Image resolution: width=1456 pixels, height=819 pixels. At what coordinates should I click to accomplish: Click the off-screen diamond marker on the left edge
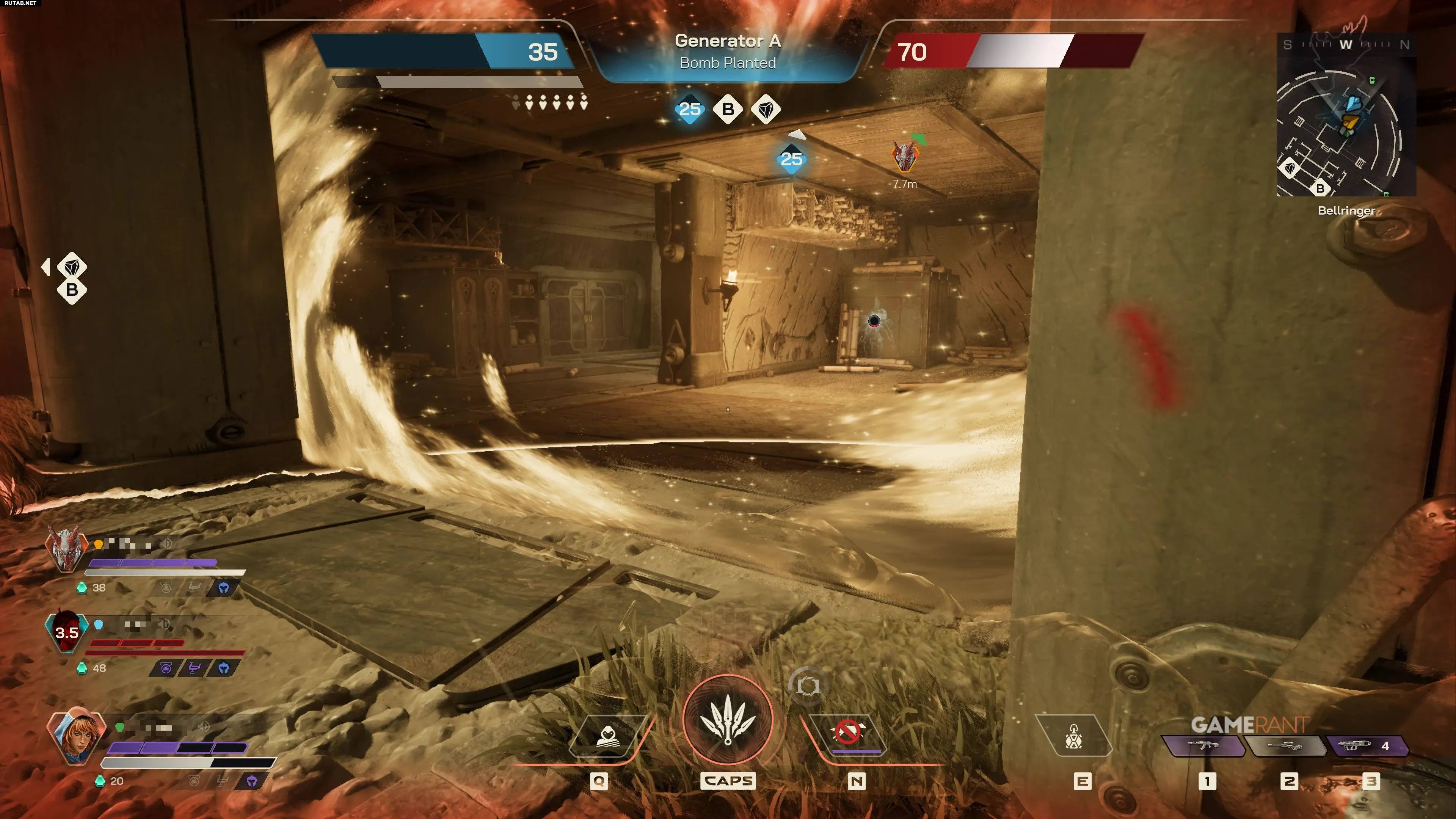pos(72,266)
